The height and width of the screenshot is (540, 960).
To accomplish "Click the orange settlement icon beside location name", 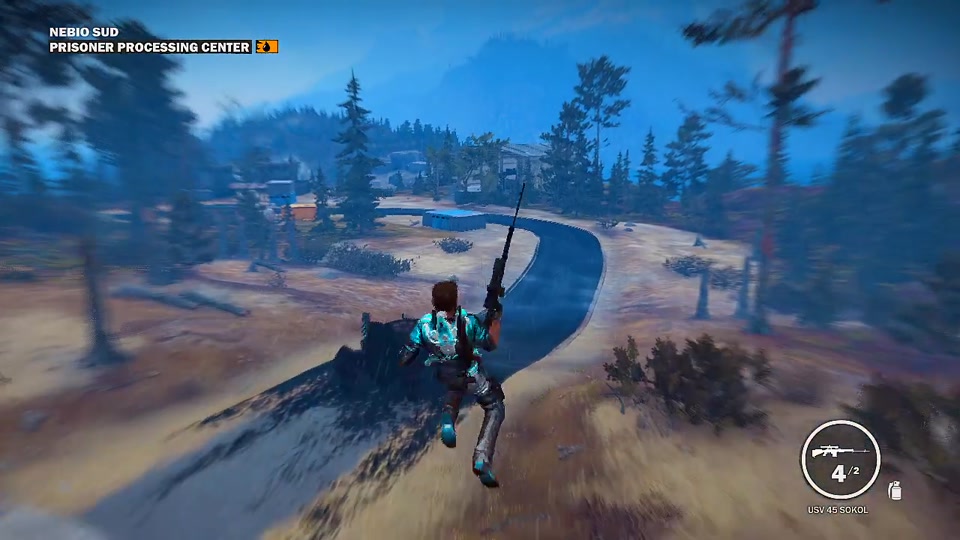I will 267,47.
